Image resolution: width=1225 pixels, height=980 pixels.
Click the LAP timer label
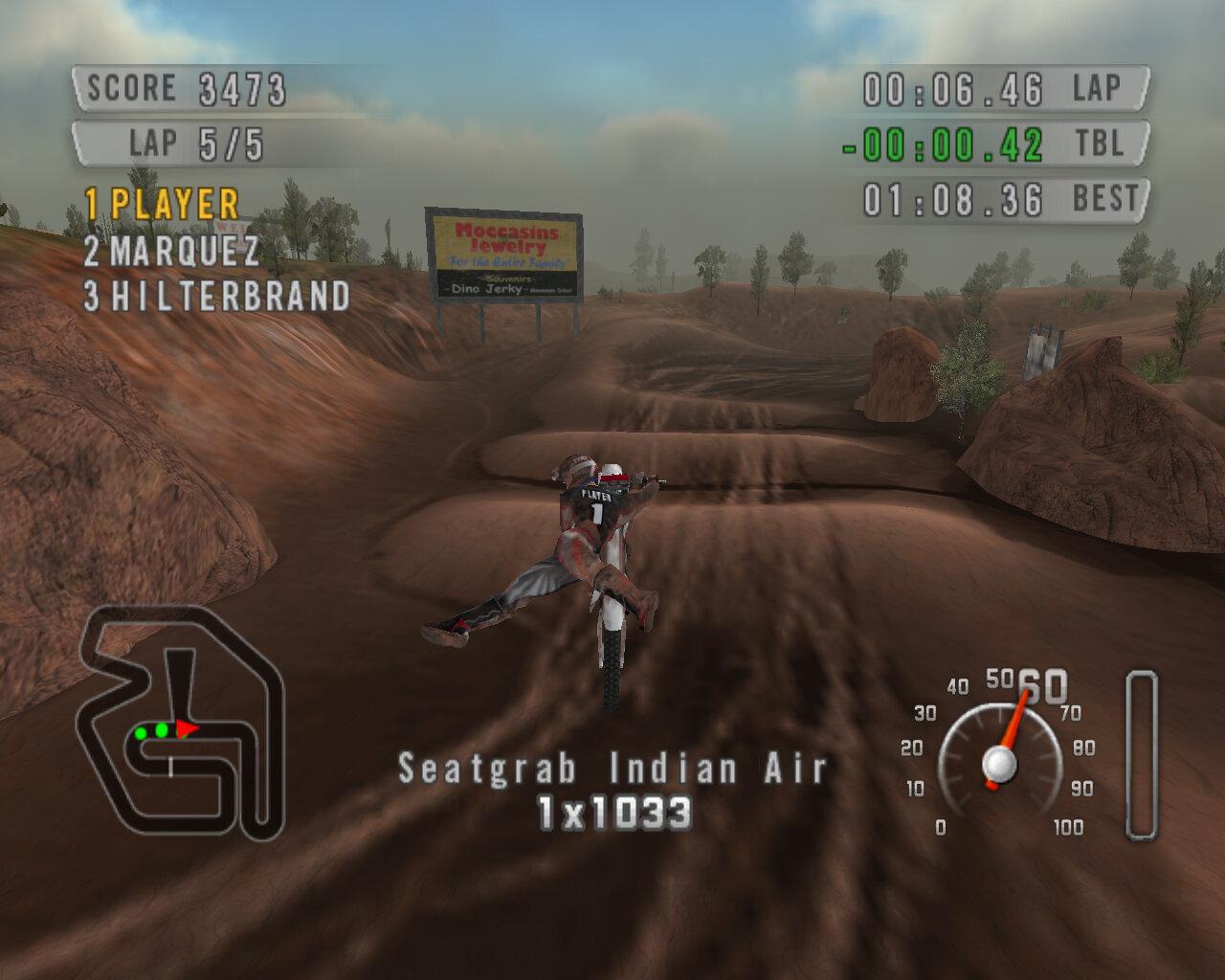click(1099, 87)
